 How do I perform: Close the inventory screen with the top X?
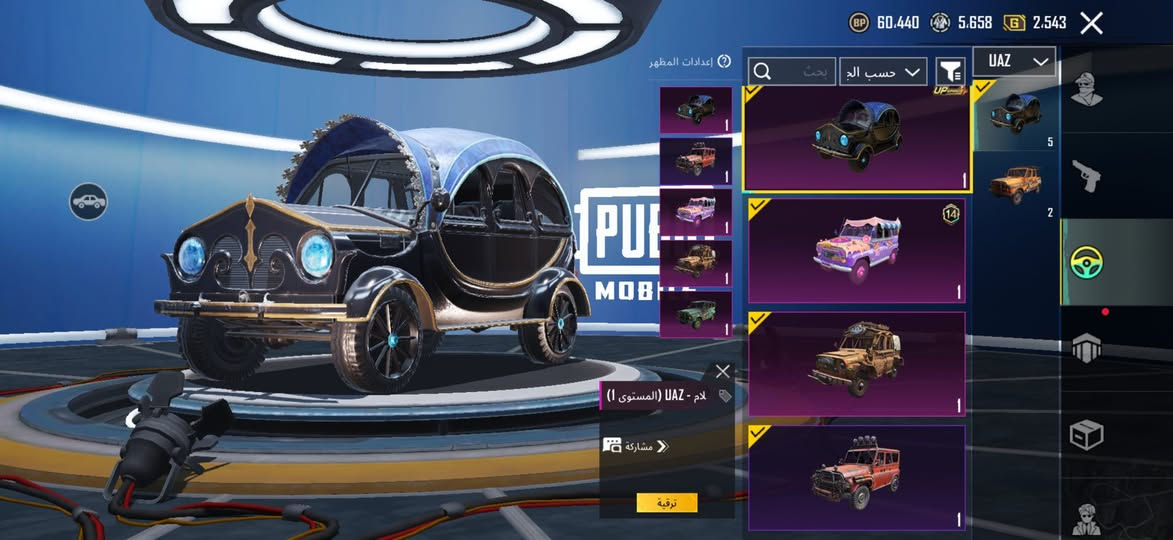click(x=1091, y=23)
